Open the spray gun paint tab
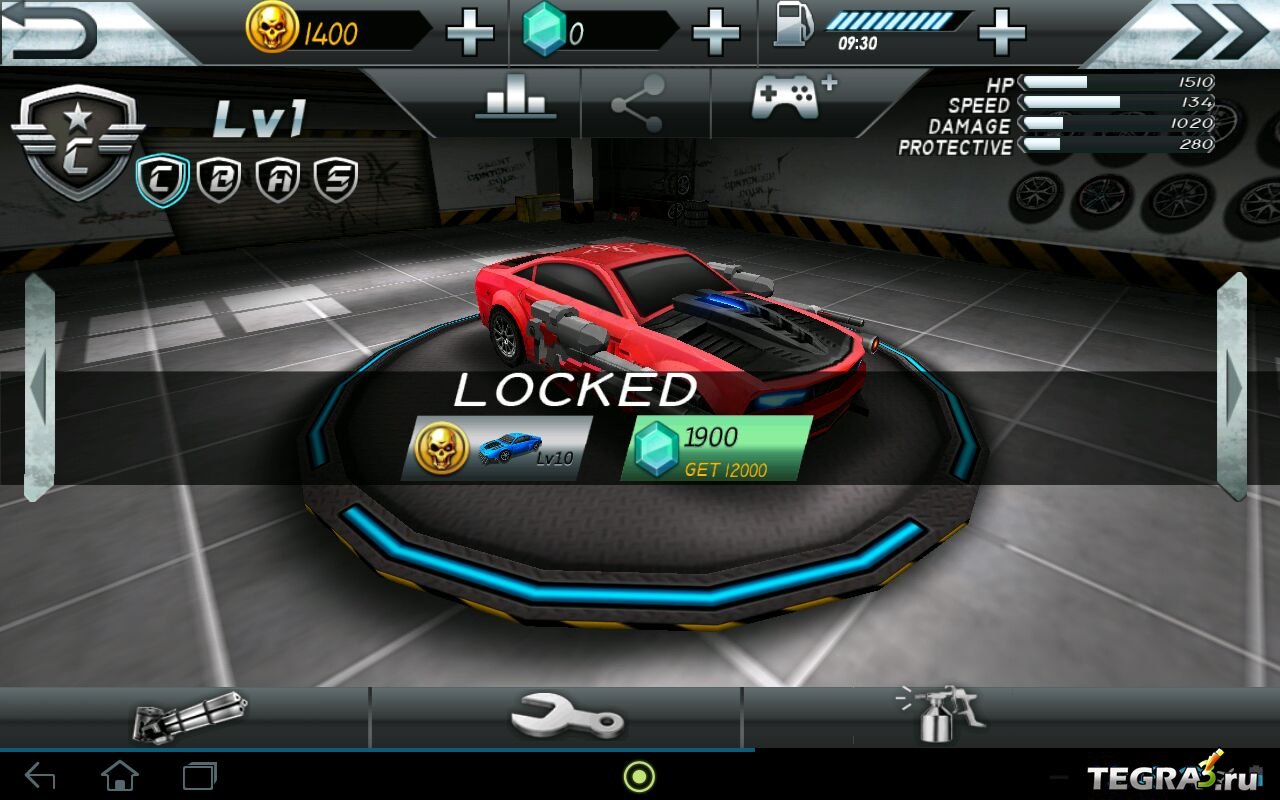The height and width of the screenshot is (800, 1280). point(938,715)
